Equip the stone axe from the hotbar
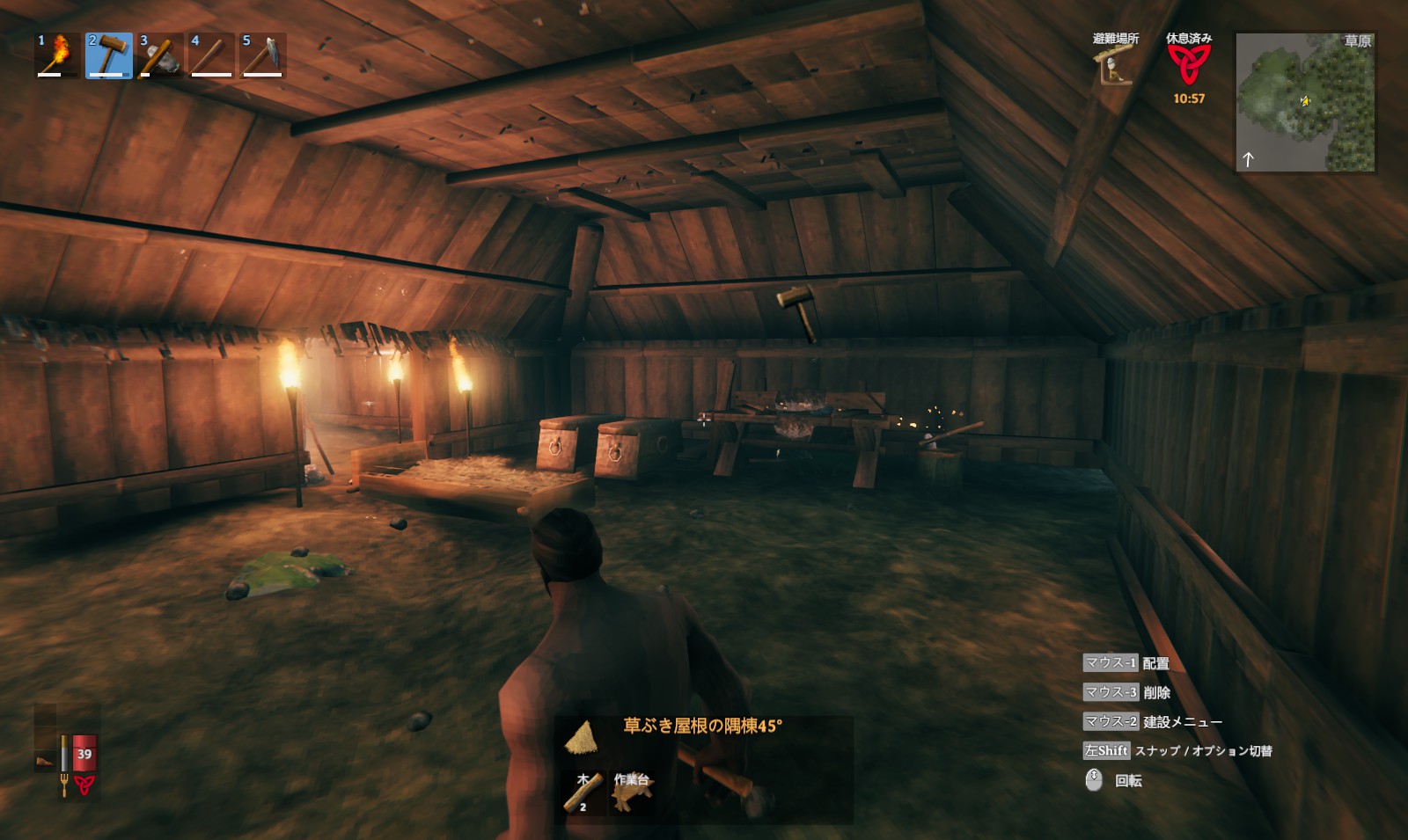The width and height of the screenshot is (1408, 840). pos(160,55)
